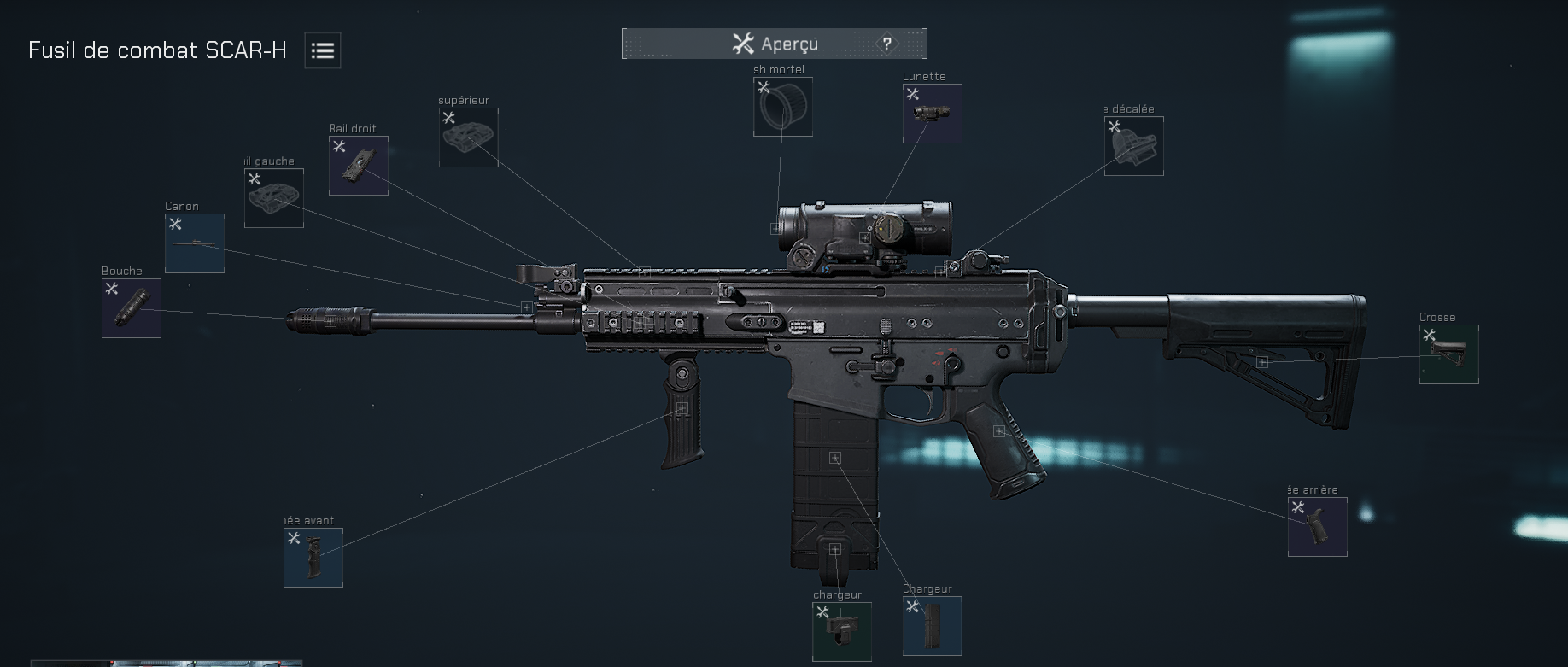This screenshot has height=667, width=1568.
Task: Open the list menu beside the weapon title
Action: tap(321, 50)
